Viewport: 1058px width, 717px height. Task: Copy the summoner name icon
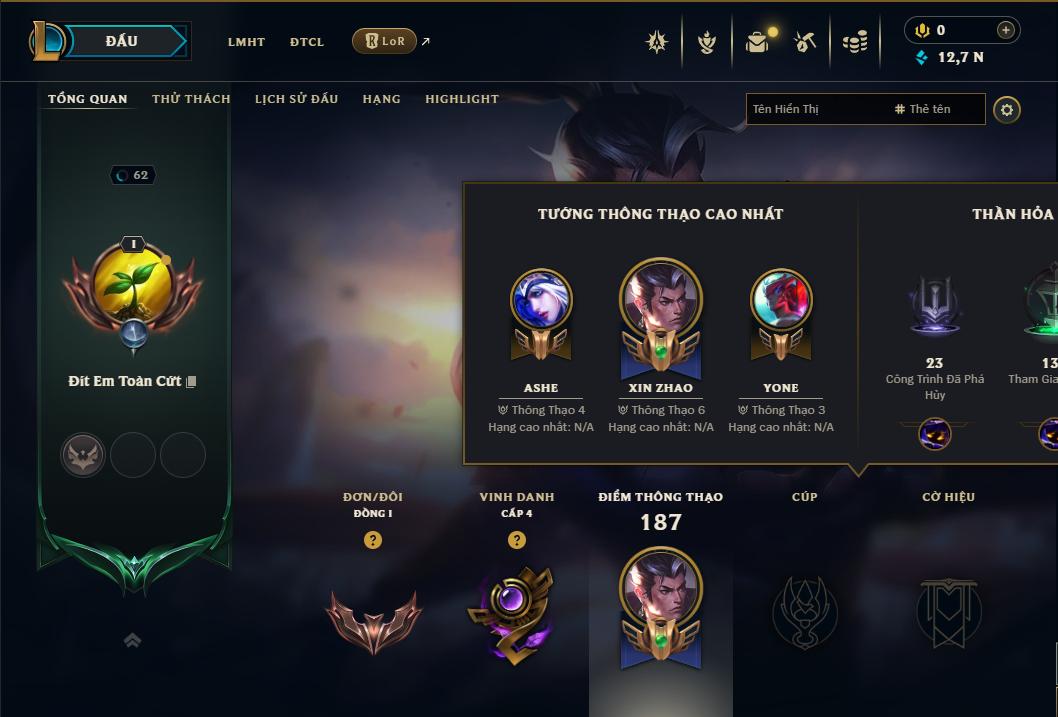click(191, 382)
